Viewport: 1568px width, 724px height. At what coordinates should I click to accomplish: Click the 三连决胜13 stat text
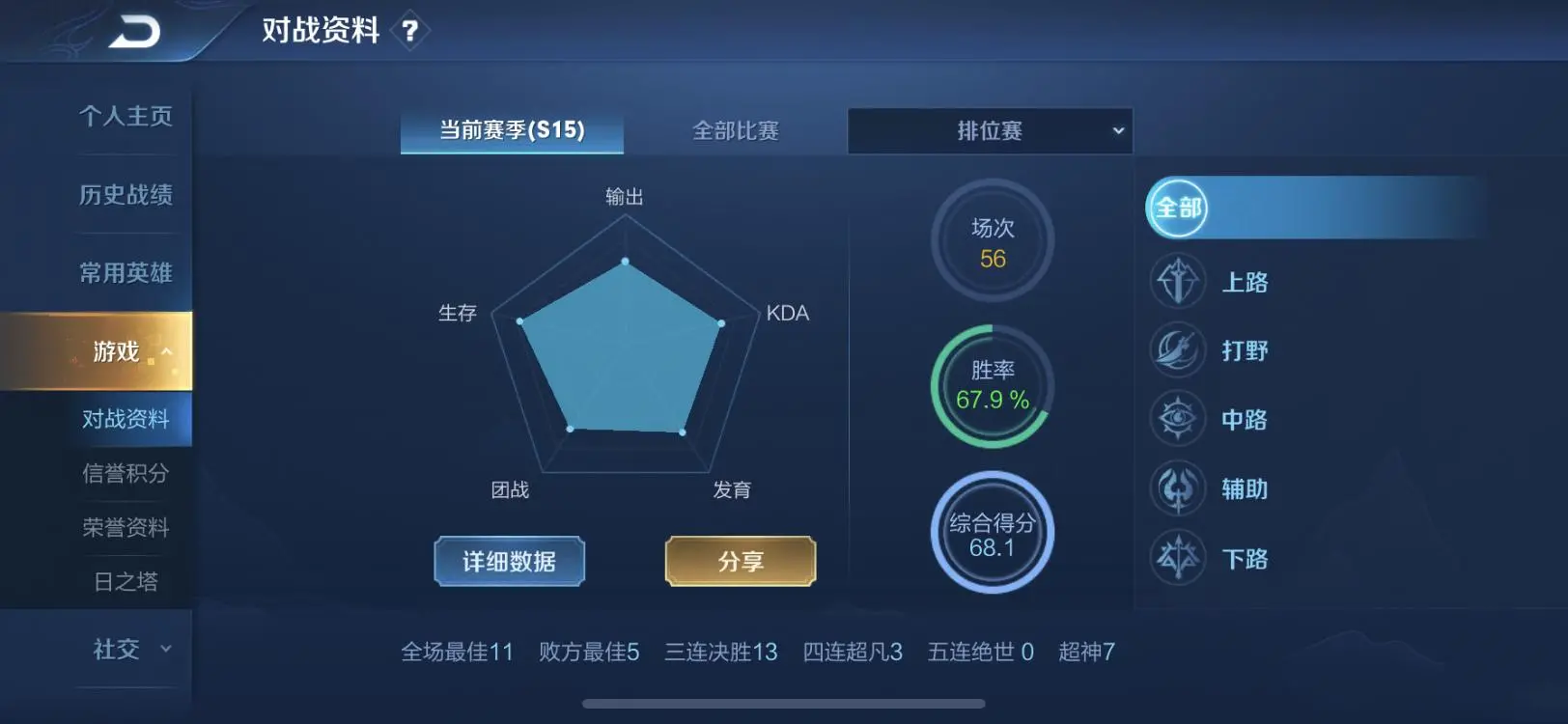coord(718,653)
